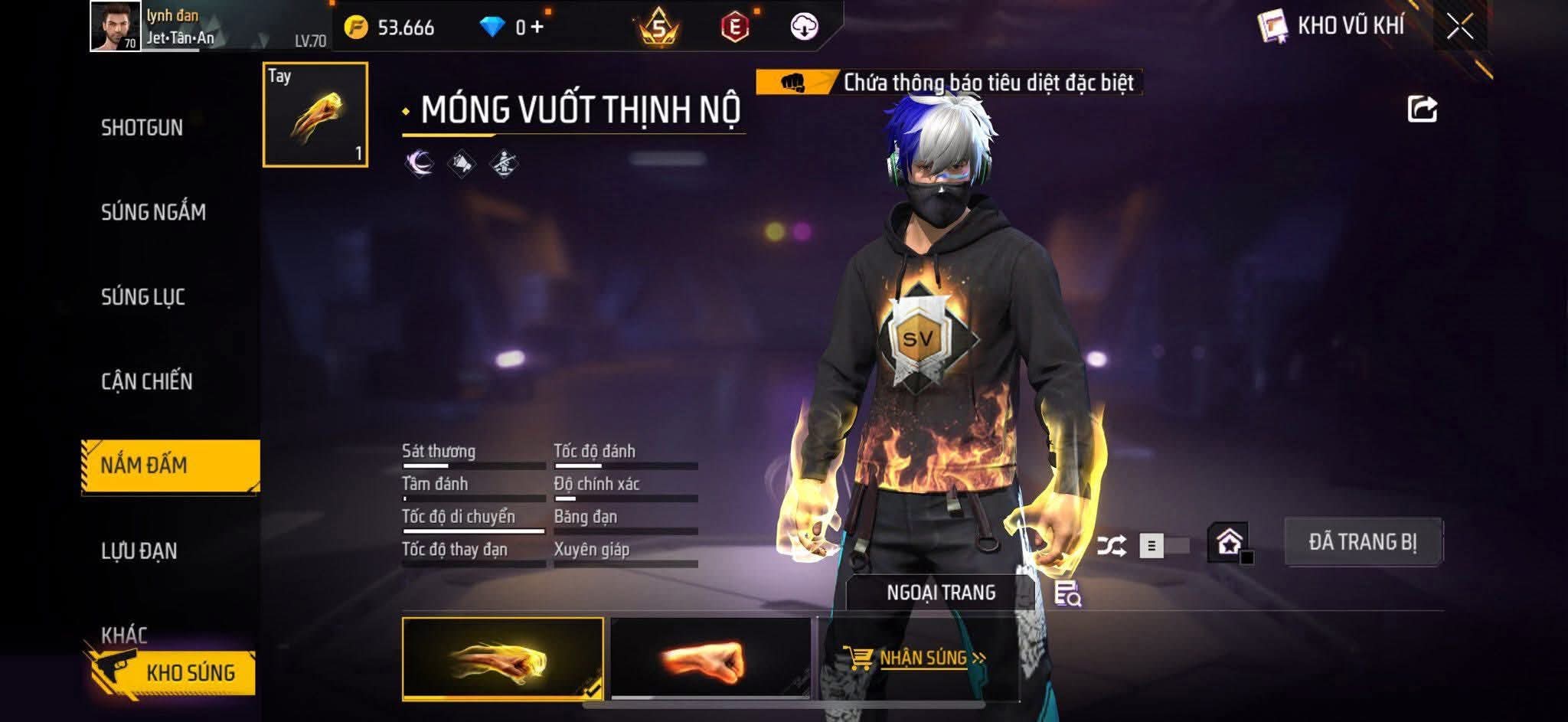Screen dimensions: 1568x722
Task: Select the SÚNG LỤC category
Action: [143, 297]
